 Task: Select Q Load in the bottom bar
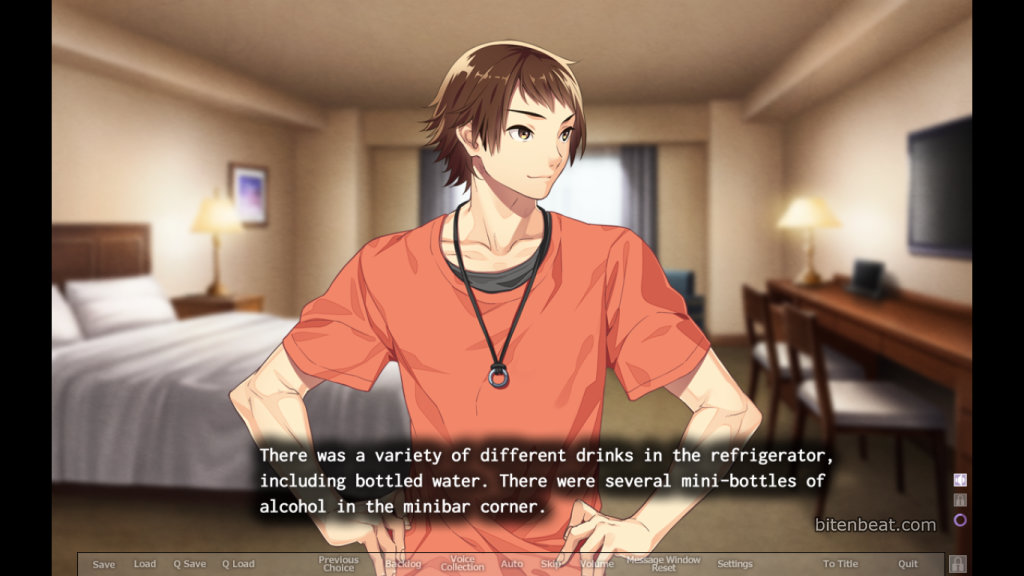coord(238,564)
